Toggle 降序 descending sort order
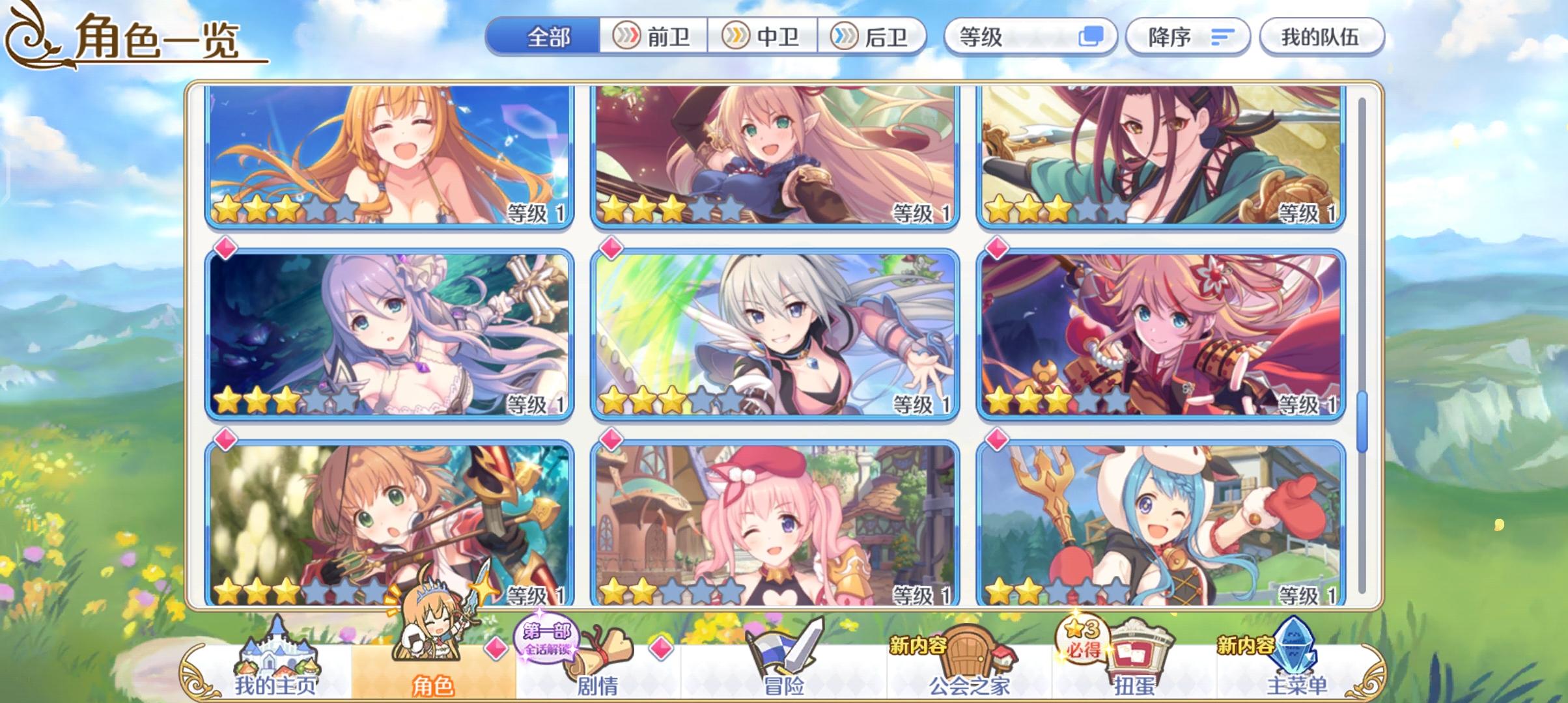Image resolution: width=1568 pixels, height=703 pixels. [x=1186, y=37]
